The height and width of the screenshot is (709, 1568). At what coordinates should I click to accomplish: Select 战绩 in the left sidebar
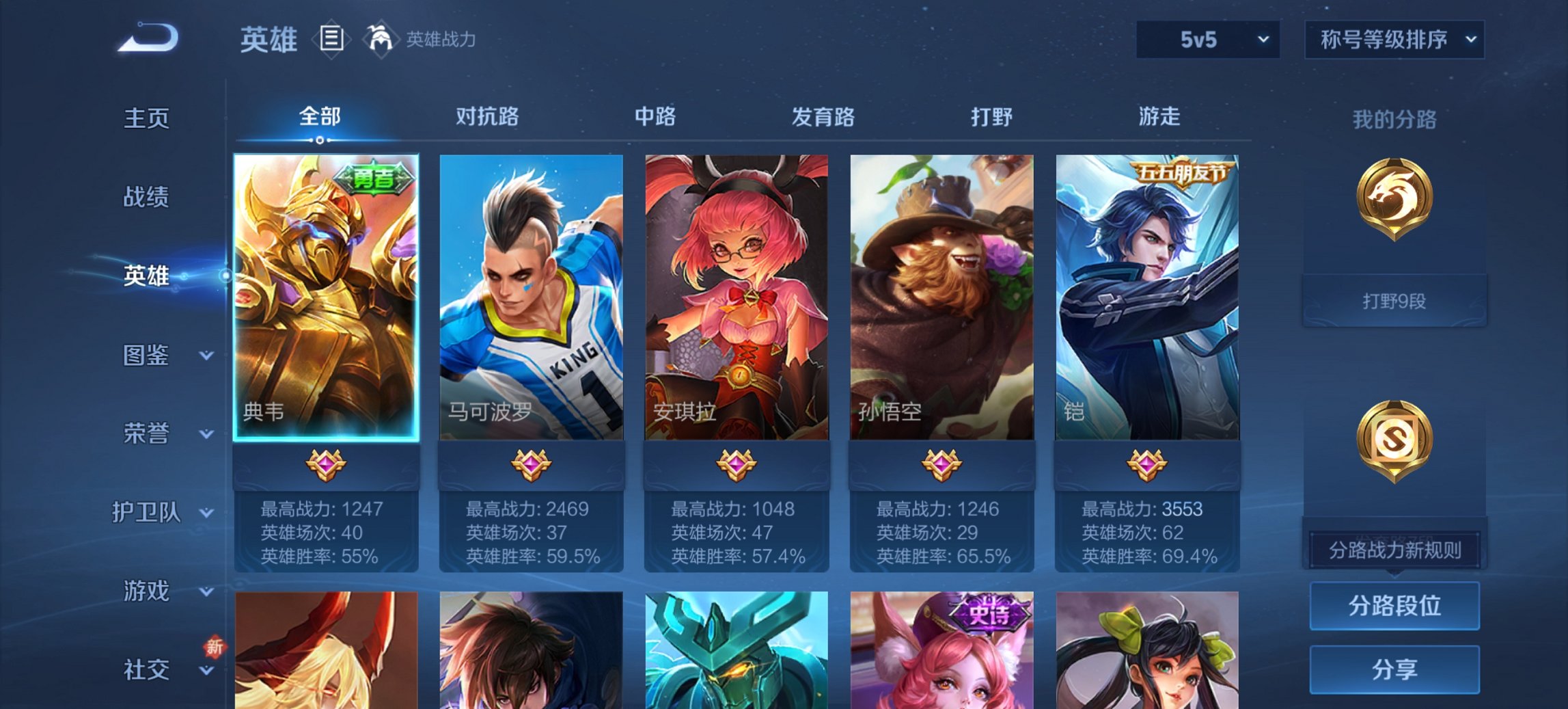[x=145, y=198]
